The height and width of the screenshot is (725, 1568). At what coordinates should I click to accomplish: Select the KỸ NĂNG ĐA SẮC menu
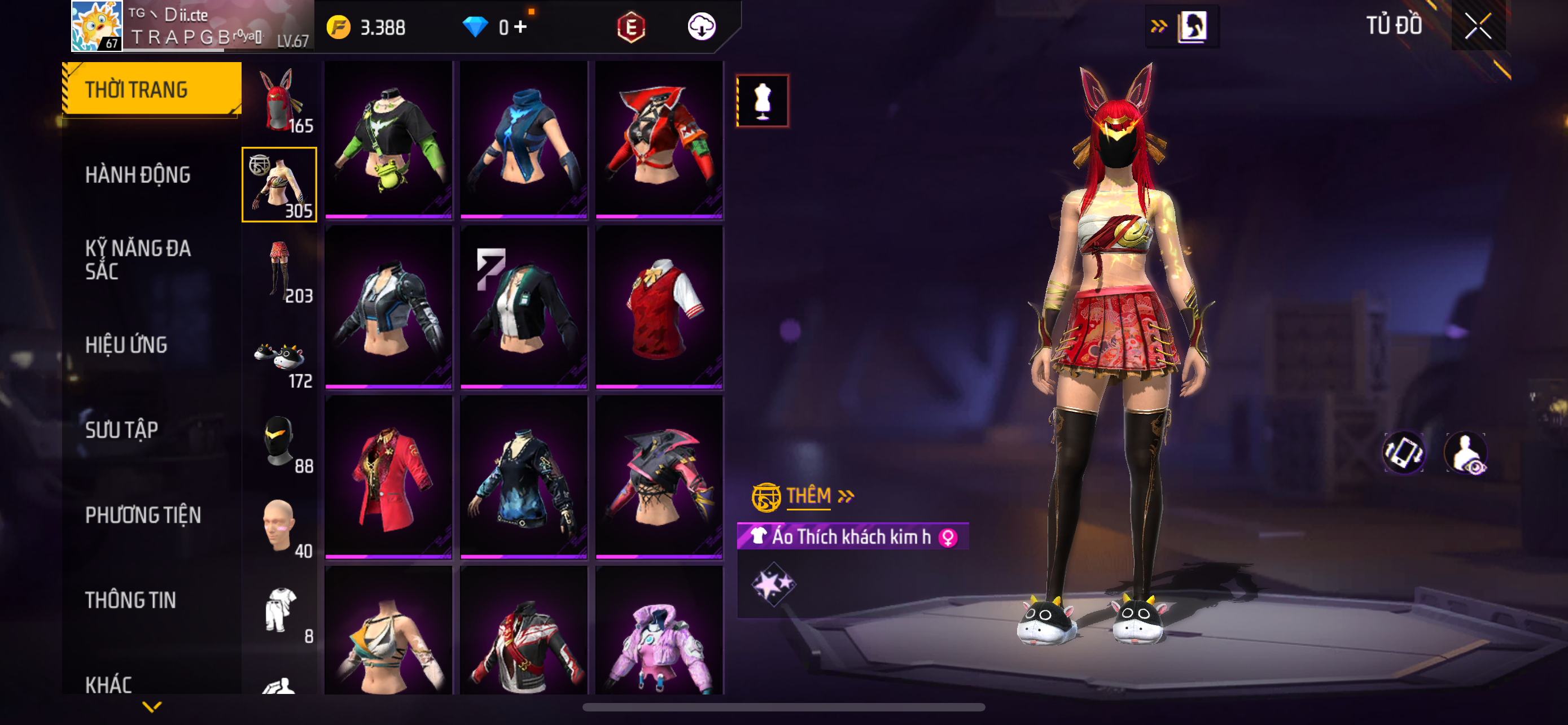coord(138,259)
